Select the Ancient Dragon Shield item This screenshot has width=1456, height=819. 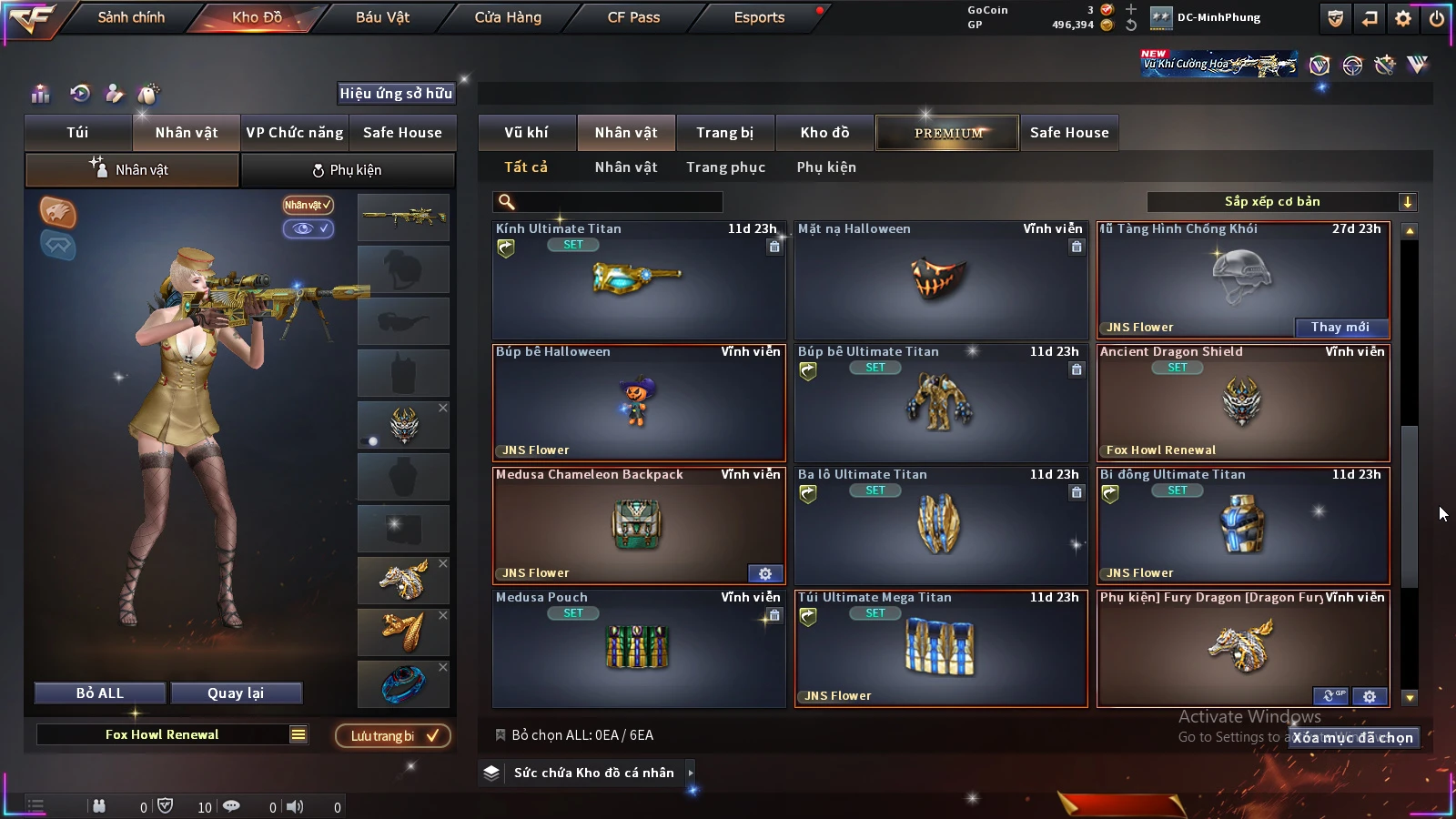pos(1243,402)
